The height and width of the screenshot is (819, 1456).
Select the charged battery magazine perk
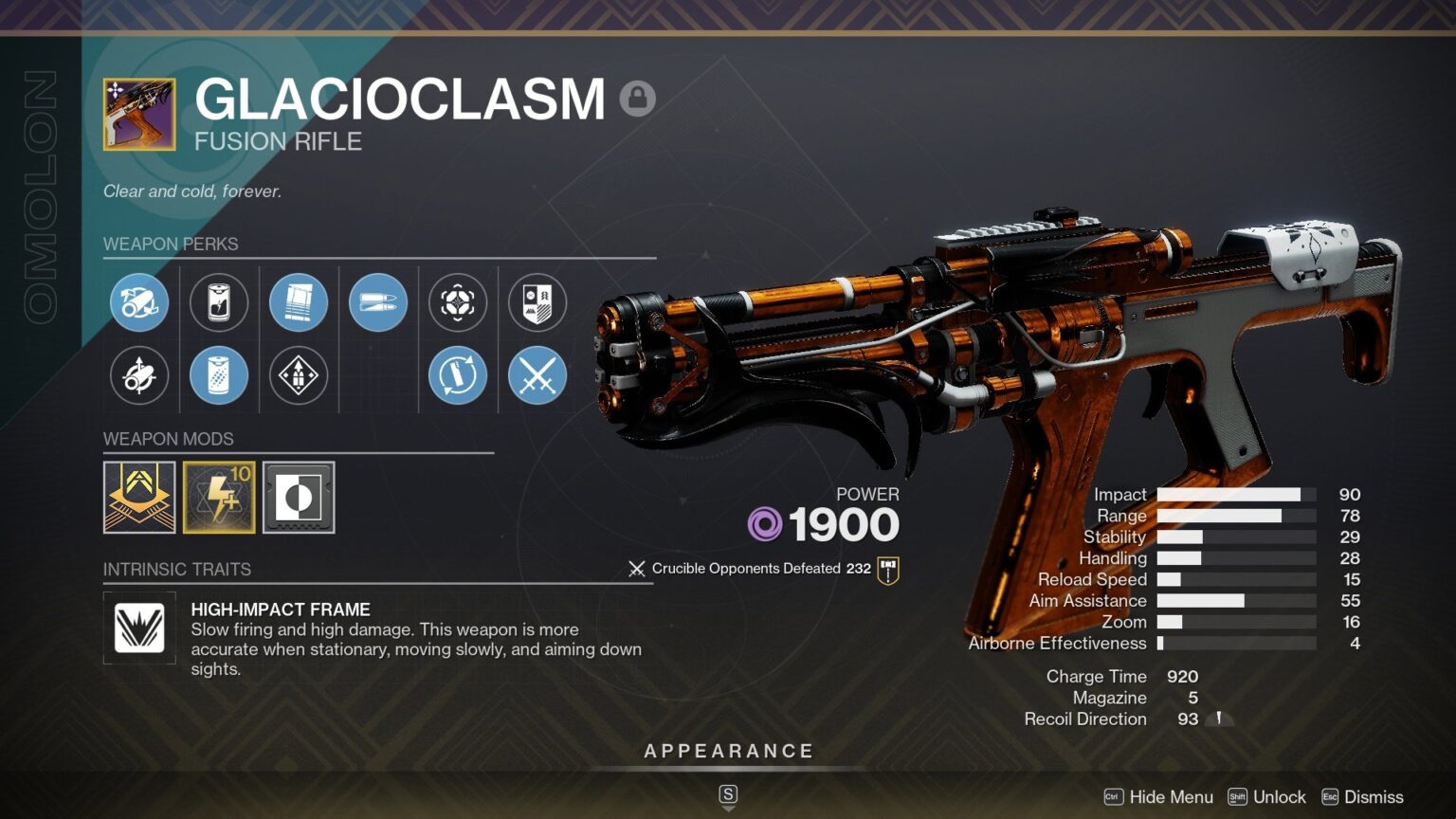(219, 302)
